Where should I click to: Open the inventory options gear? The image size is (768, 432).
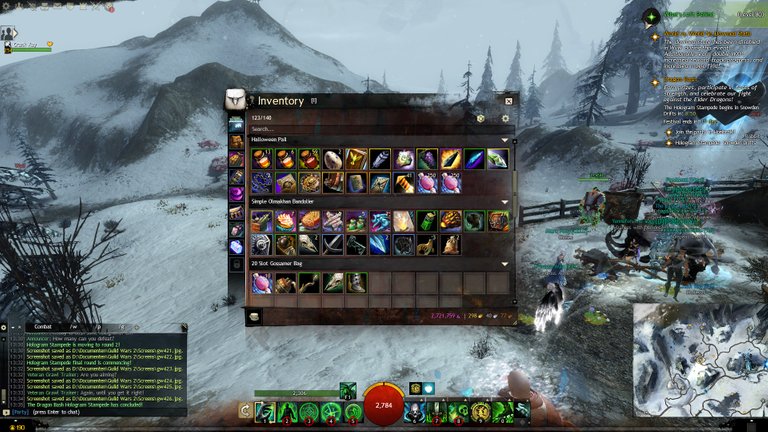[x=505, y=118]
